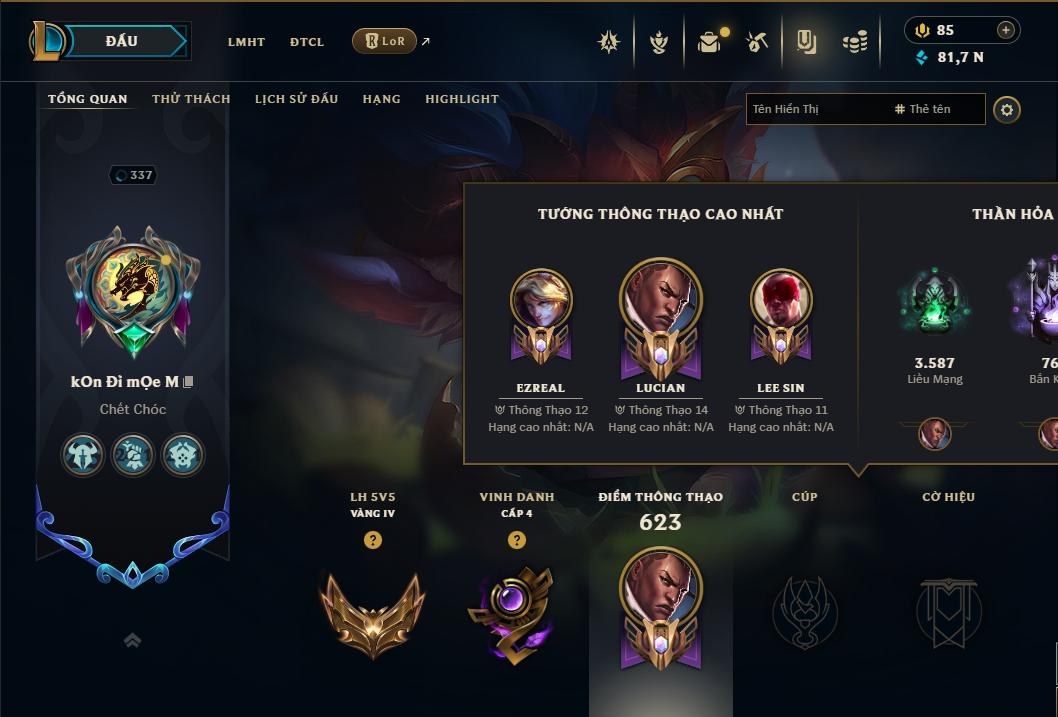Open the LỊCH SỬ ĐẤU tab
The image size is (1058, 717).
tap(296, 99)
